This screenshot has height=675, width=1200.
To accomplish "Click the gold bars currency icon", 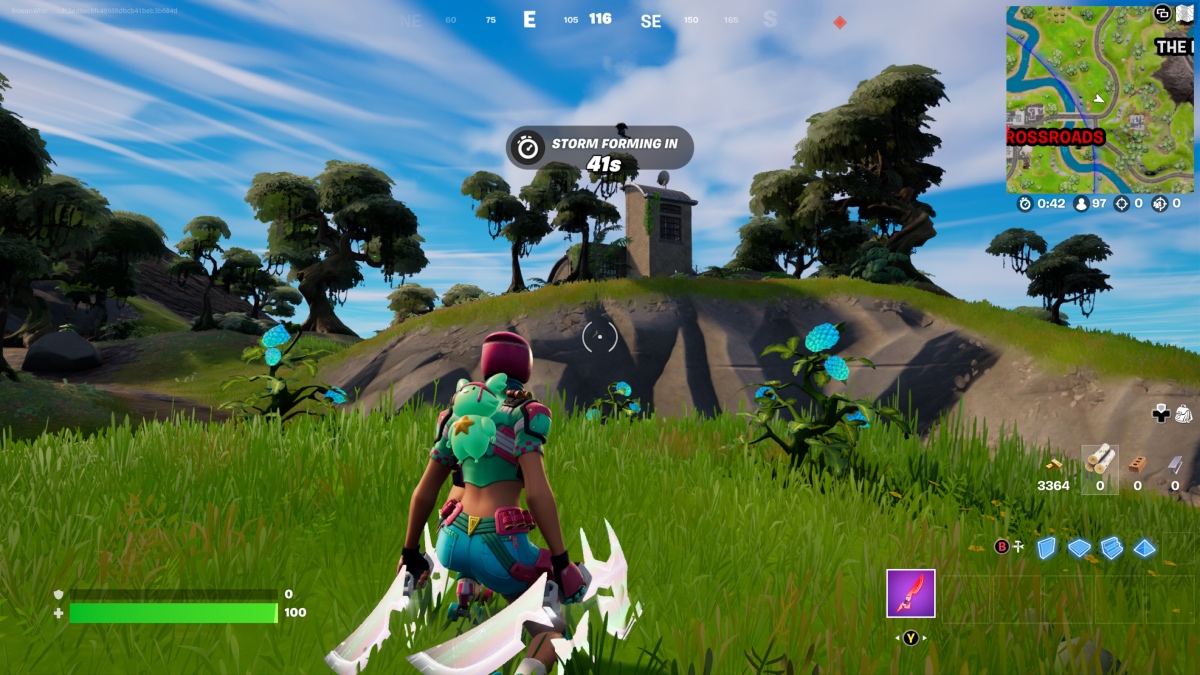I will coord(1054,465).
